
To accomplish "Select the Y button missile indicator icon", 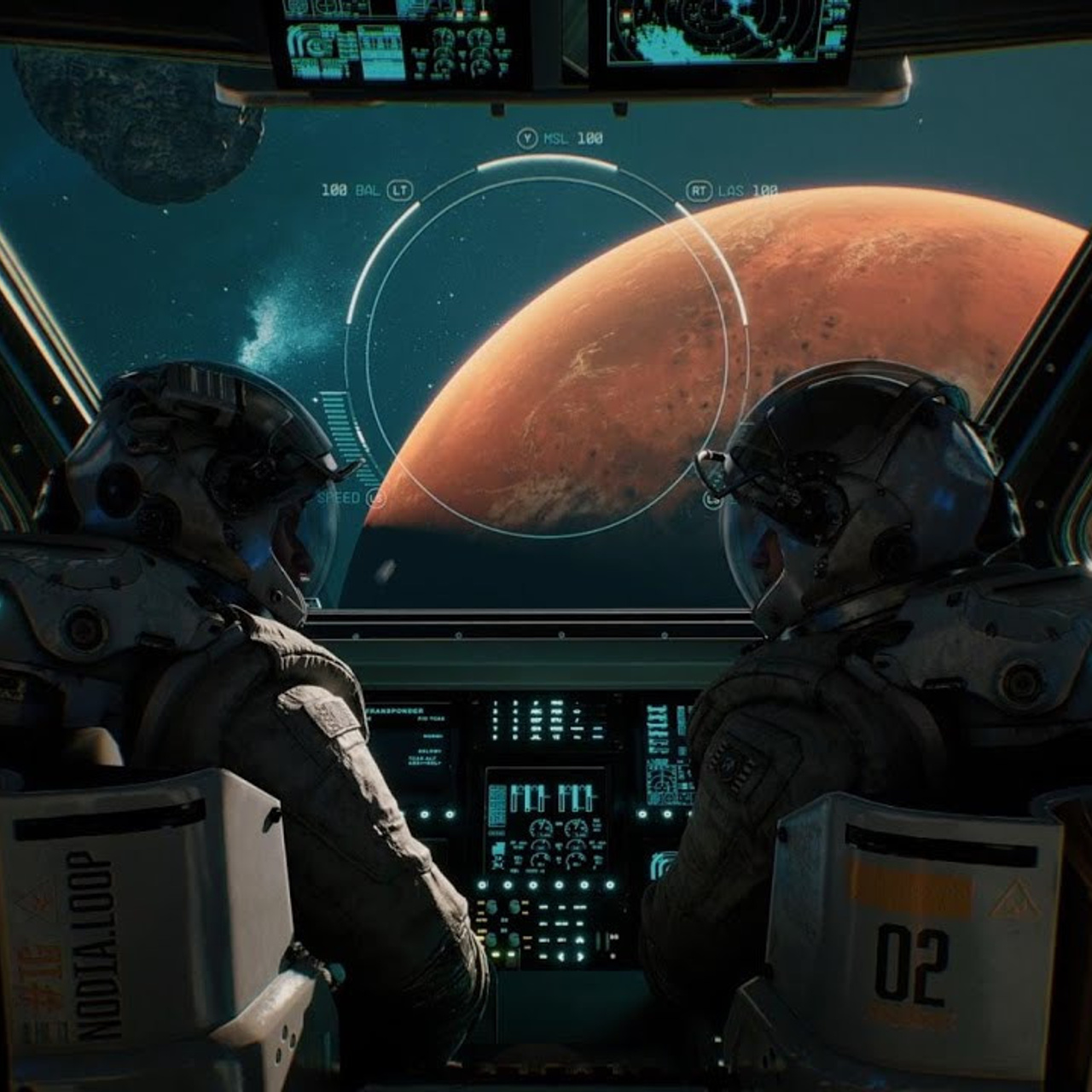I will [x=527, y=137].
